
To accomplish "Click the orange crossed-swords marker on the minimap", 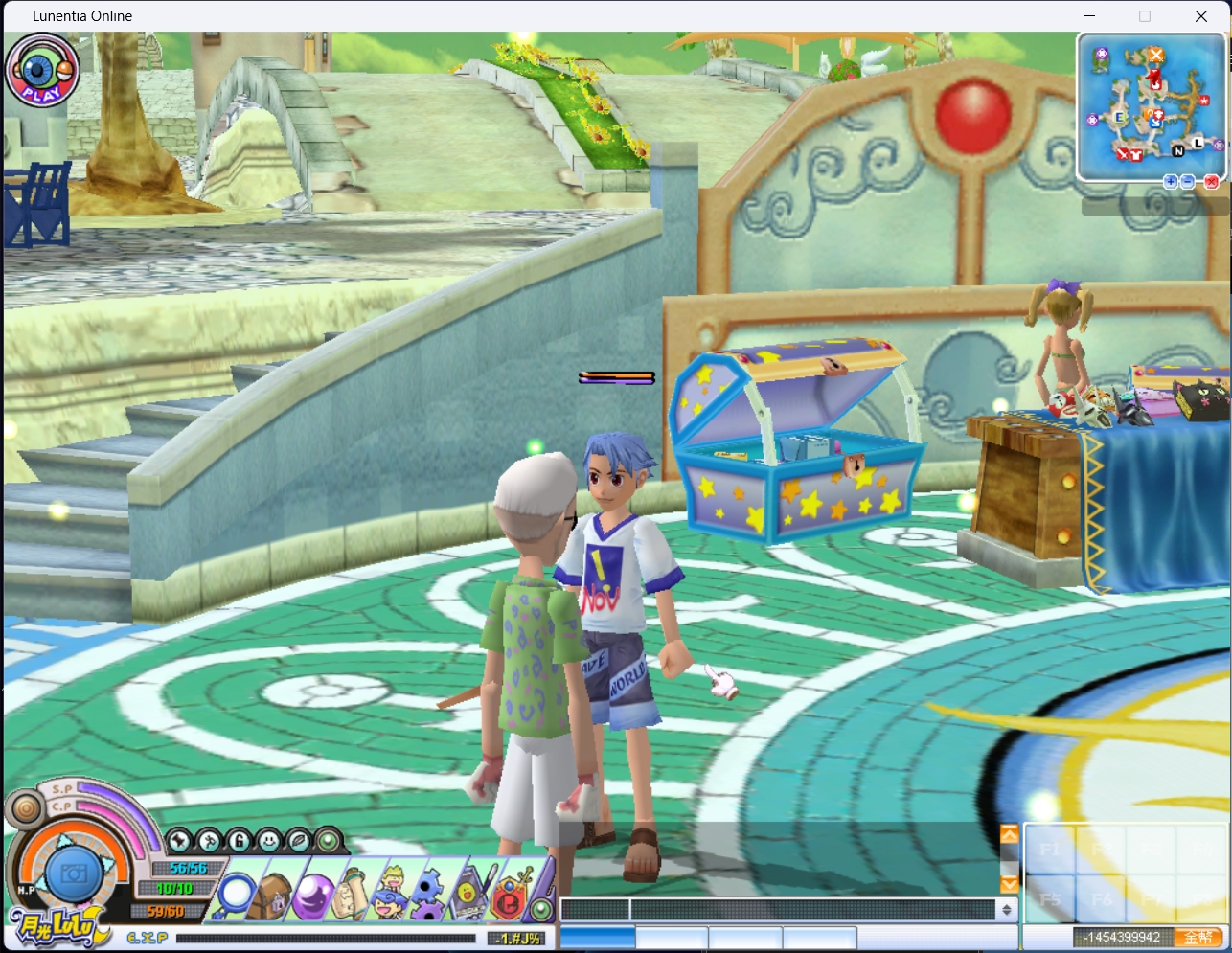I will 1156,55.
